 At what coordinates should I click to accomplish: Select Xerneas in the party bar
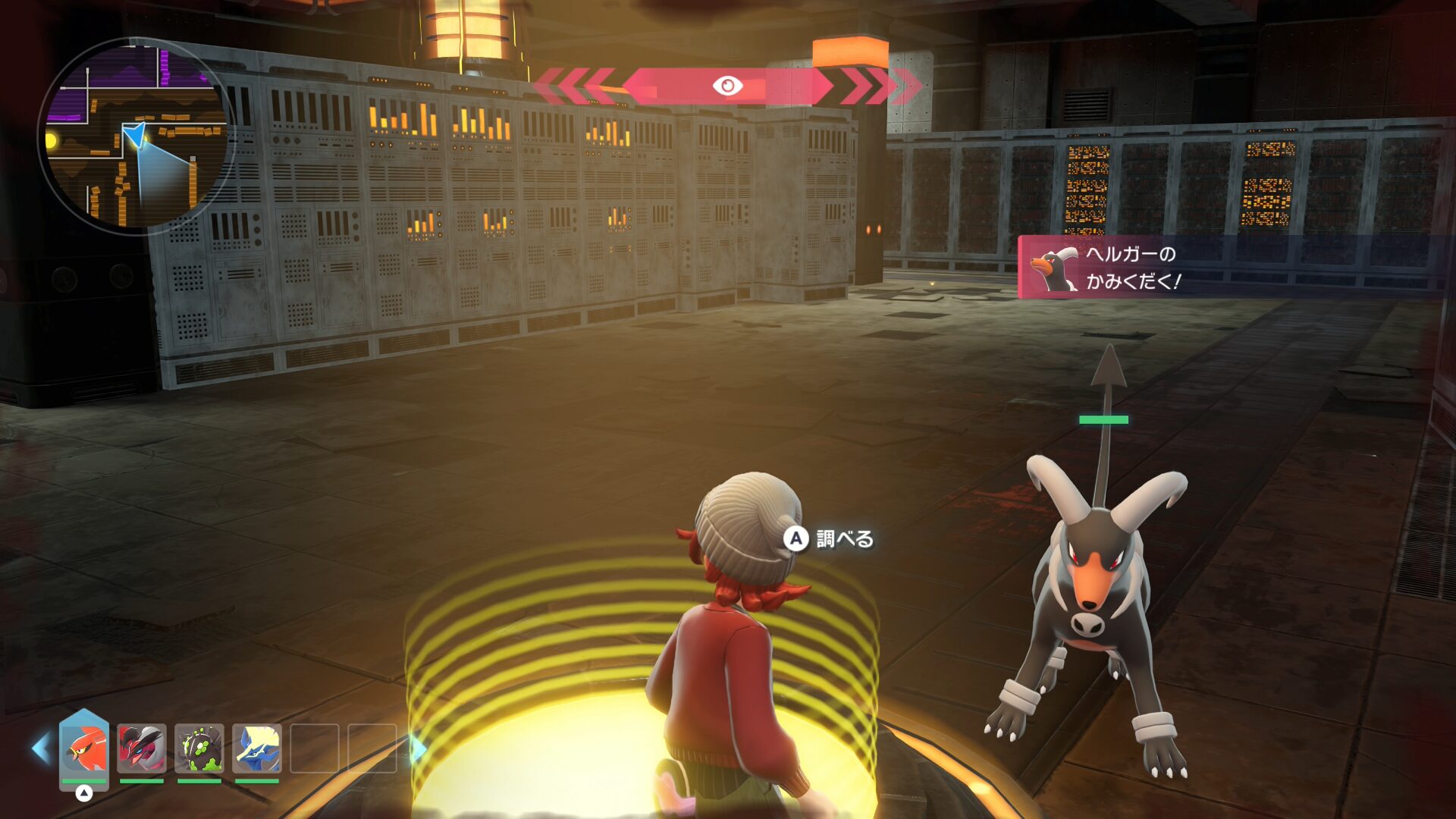257,748
